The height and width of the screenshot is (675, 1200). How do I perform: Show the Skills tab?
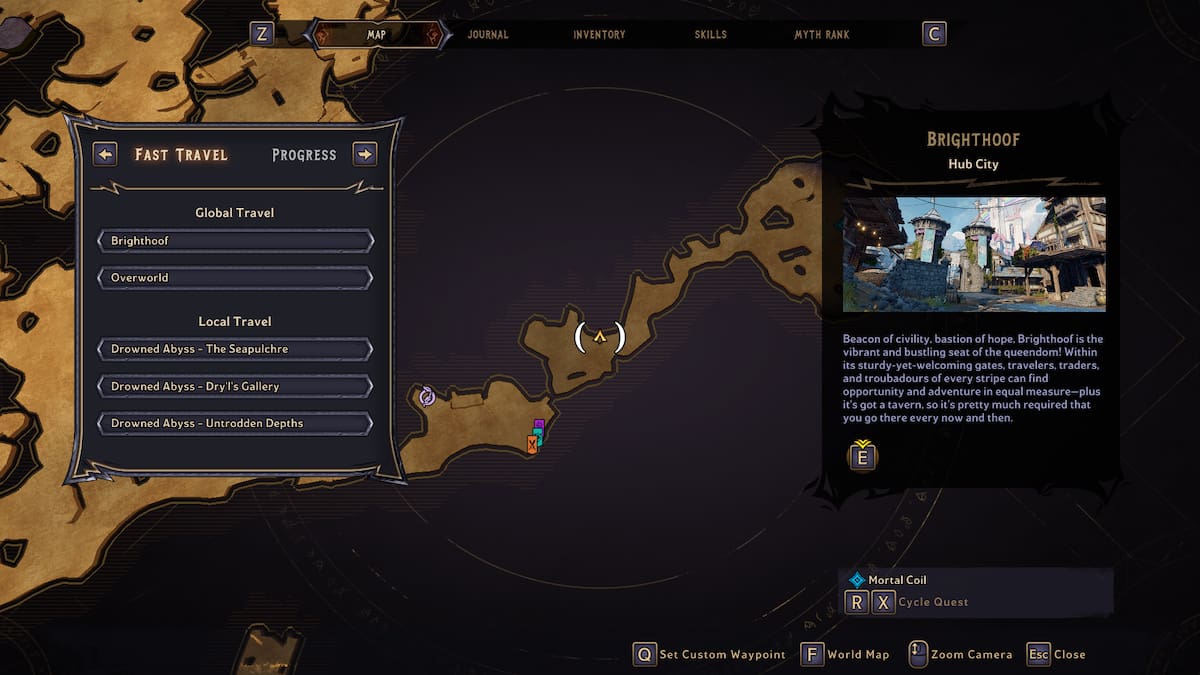[713, 35]
